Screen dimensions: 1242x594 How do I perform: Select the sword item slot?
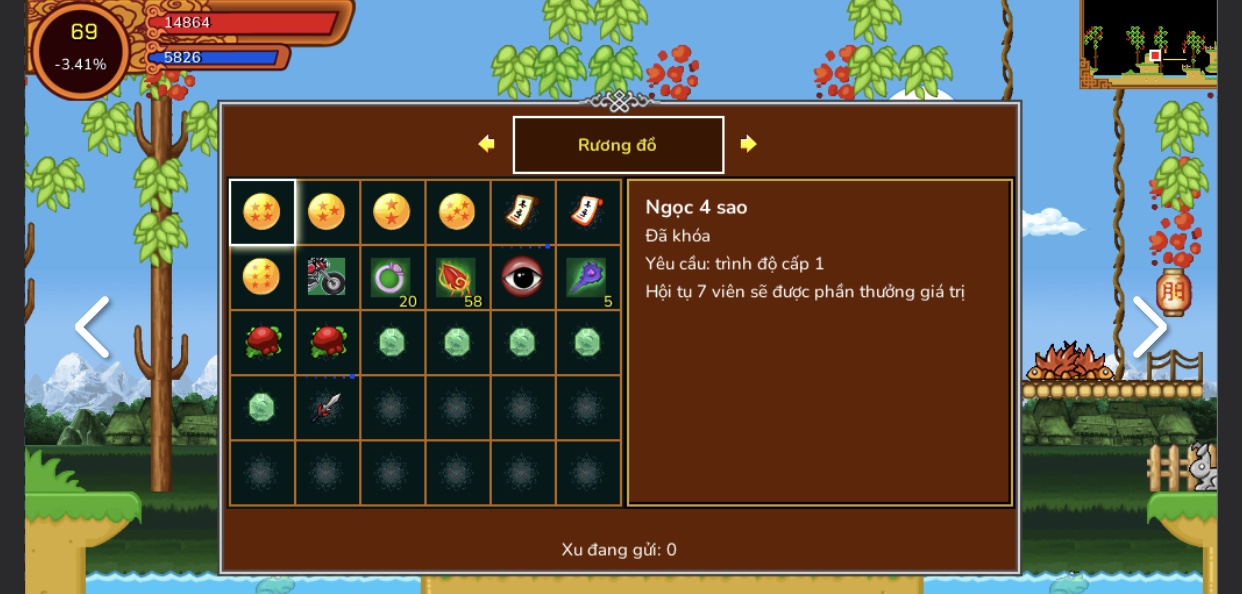click(x=327, y=407)
